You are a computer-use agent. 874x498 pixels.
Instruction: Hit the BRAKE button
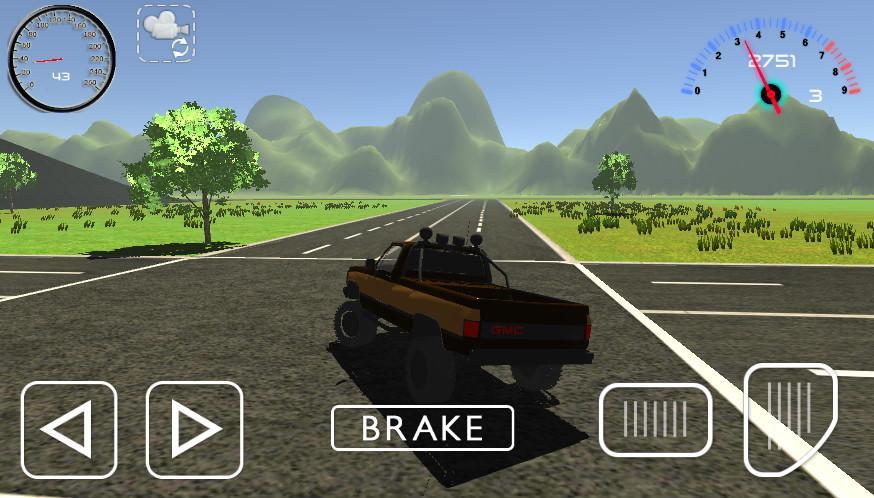[x=422, y=428]
